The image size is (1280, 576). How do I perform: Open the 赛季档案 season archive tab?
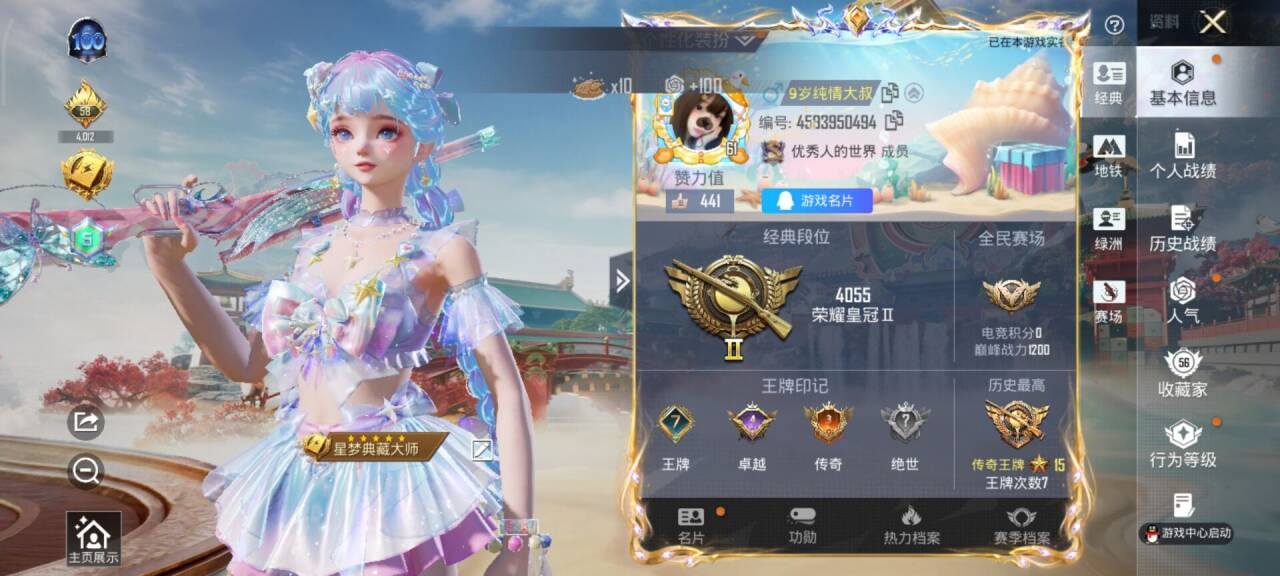(1021, 526)
